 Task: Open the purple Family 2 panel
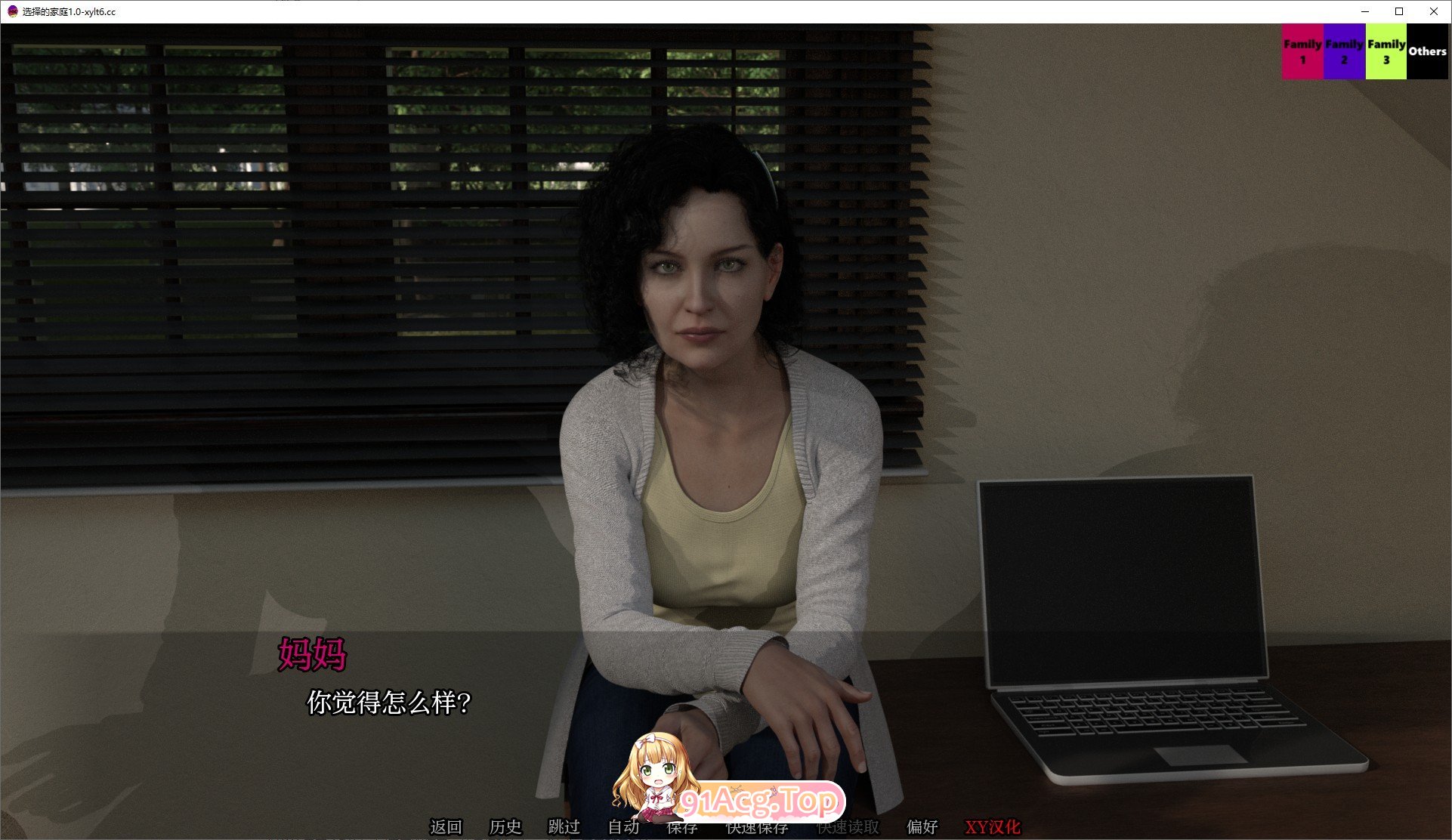(x=1344, y=51)
